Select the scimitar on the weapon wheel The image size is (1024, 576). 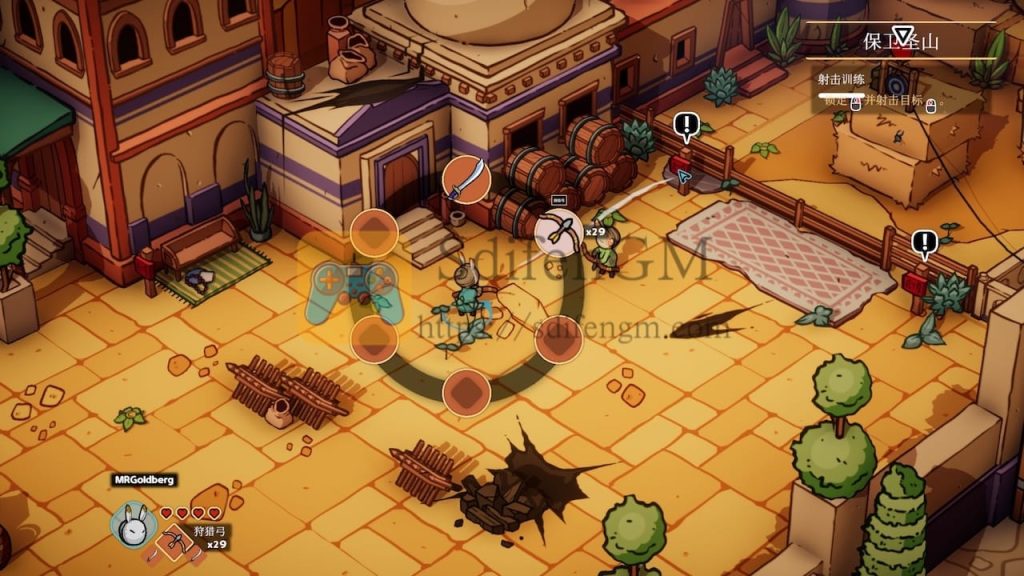(x=465, y=180)
